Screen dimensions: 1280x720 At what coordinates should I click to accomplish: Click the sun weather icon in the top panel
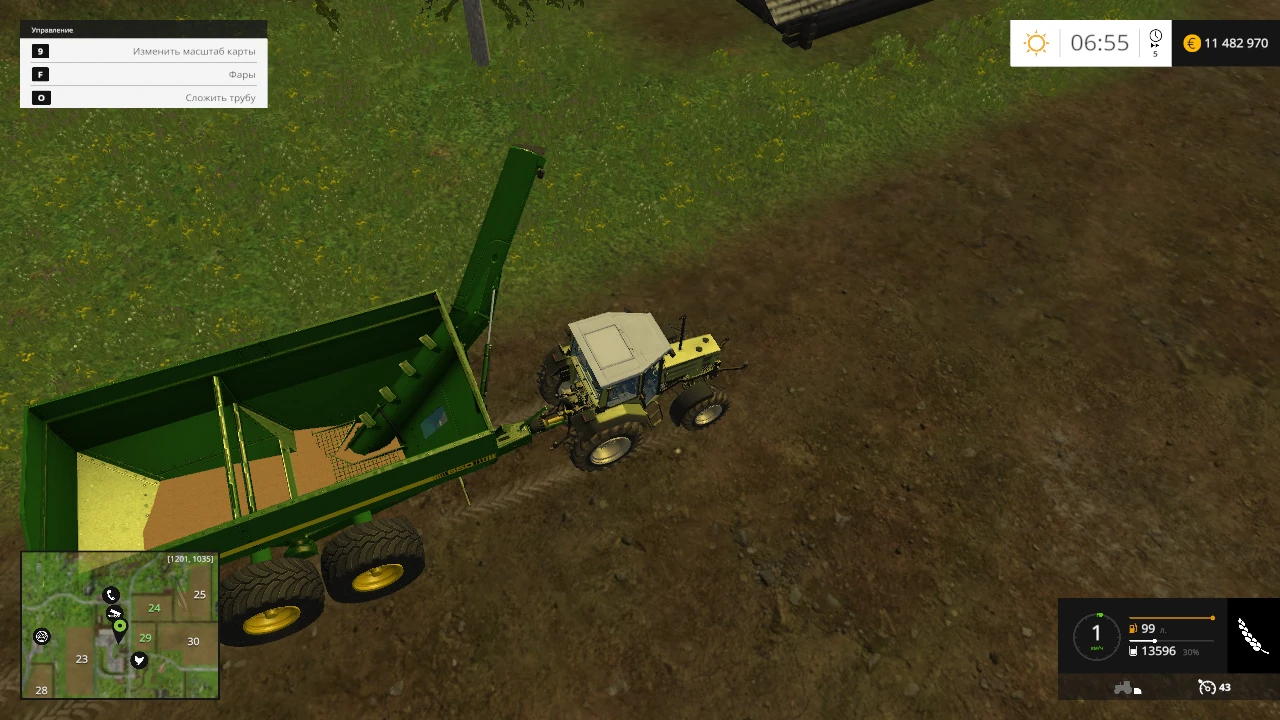tap(1036, 42)
